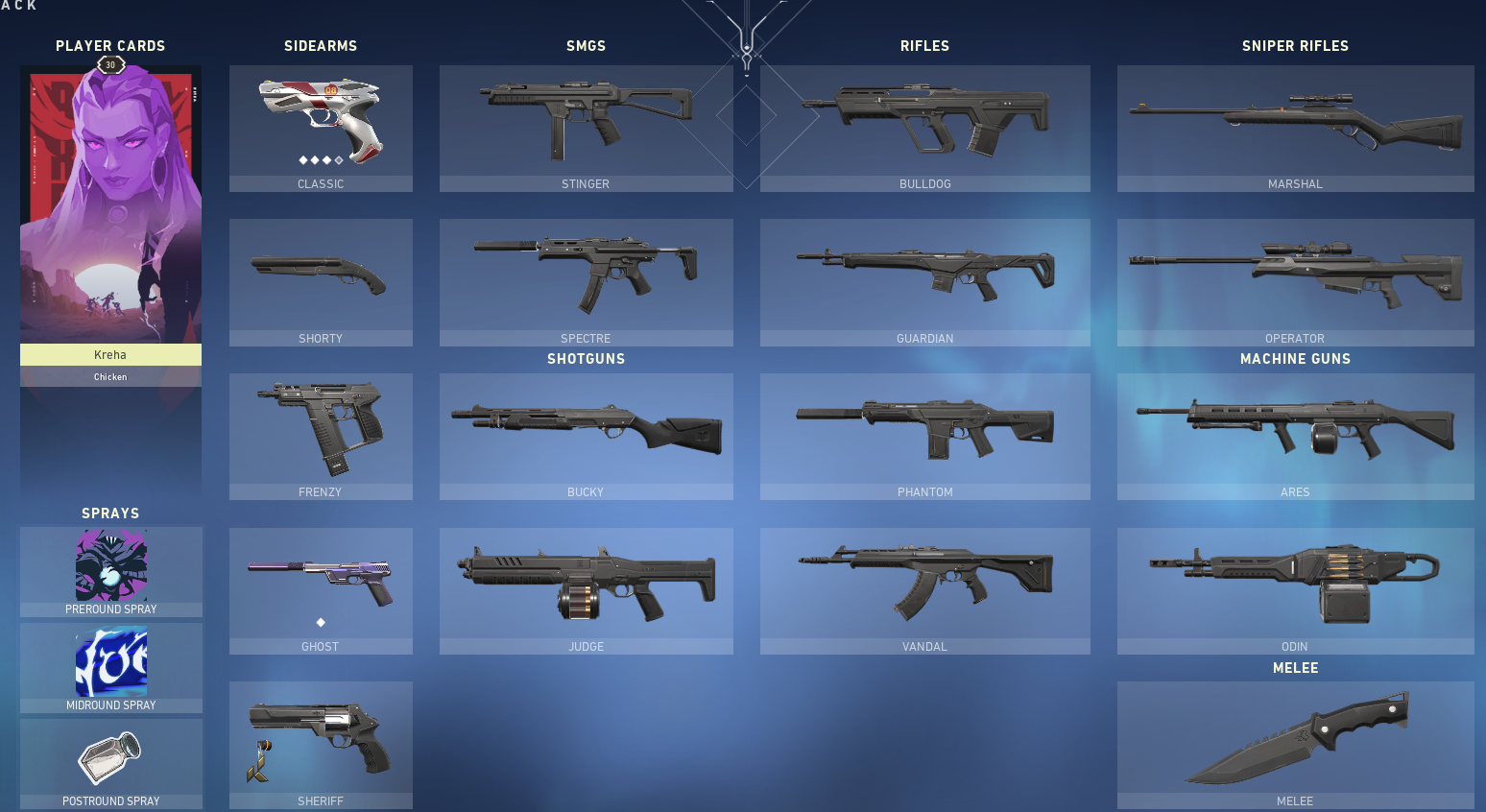Open the Odin machine gun slot
Viewport: 1486px width, 812px height.
(1295, 585)
